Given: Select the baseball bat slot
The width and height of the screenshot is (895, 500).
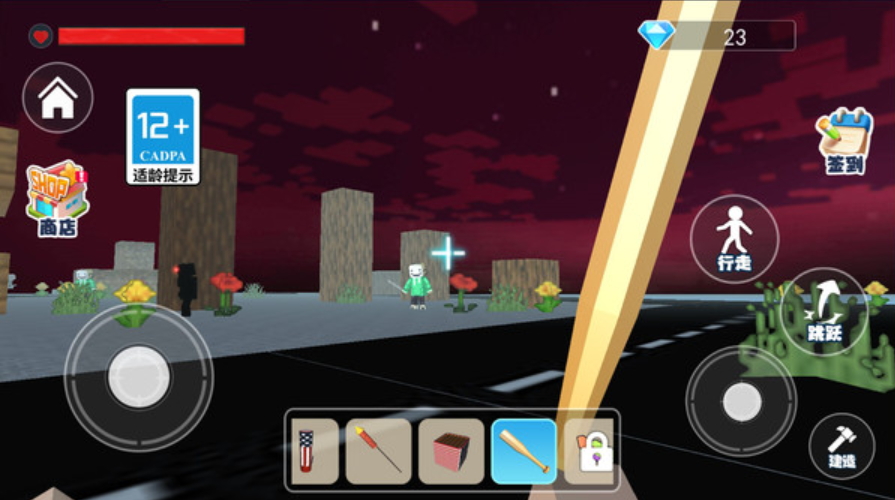Looking at the screenshot, I should click(x=524, y=451).
